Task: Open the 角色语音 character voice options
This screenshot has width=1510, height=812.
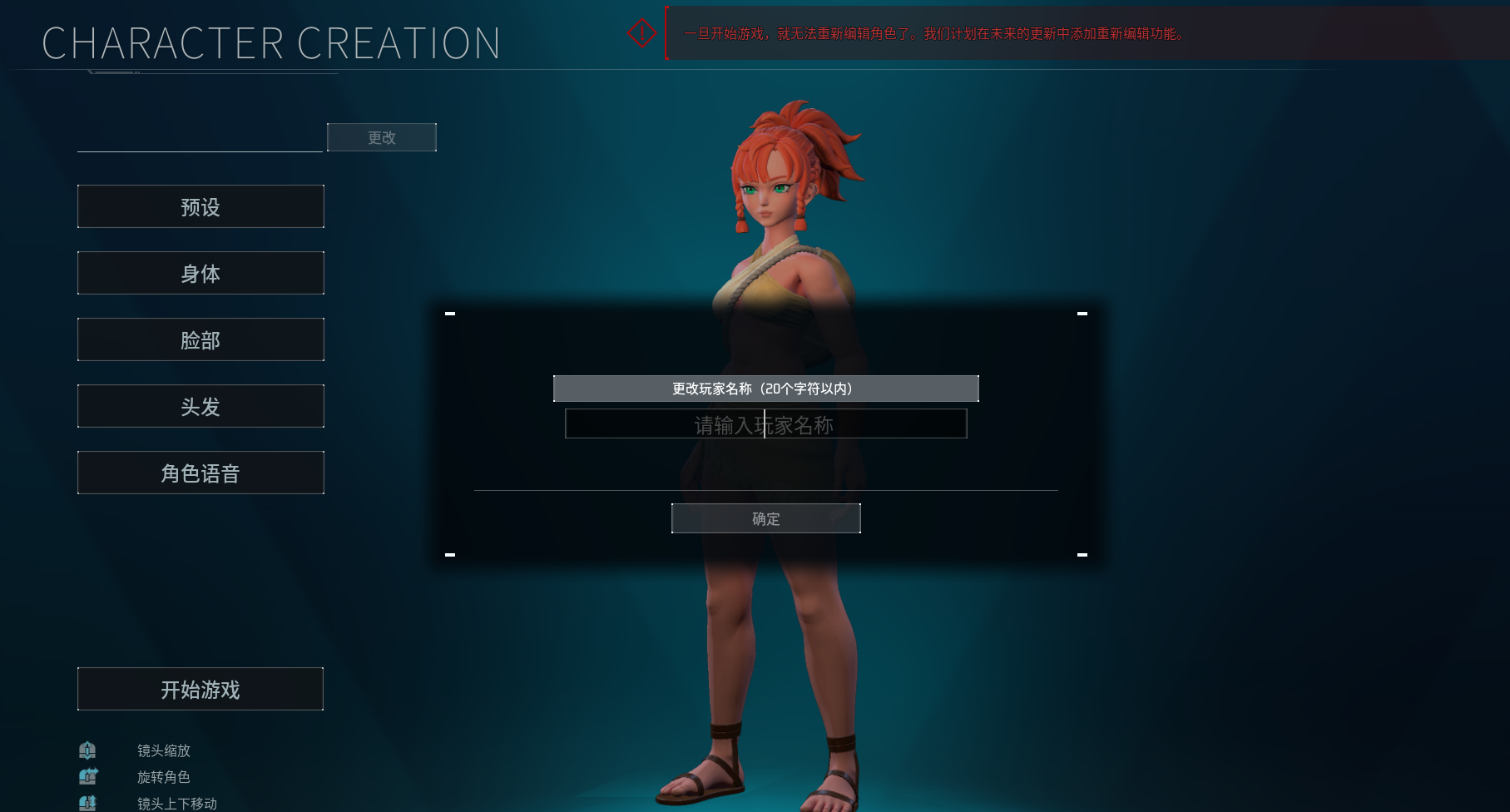Action: click(x=201, y=473)
